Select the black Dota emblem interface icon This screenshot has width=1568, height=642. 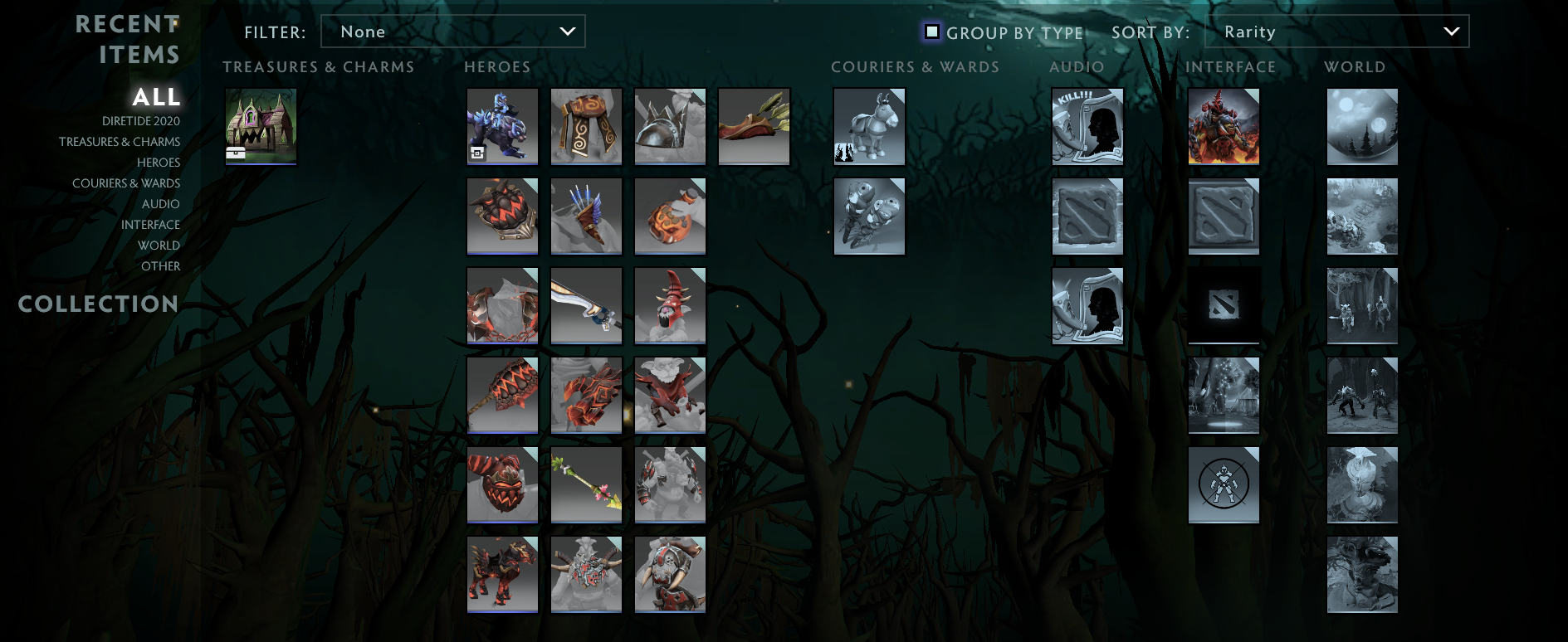coord(1224,305)
